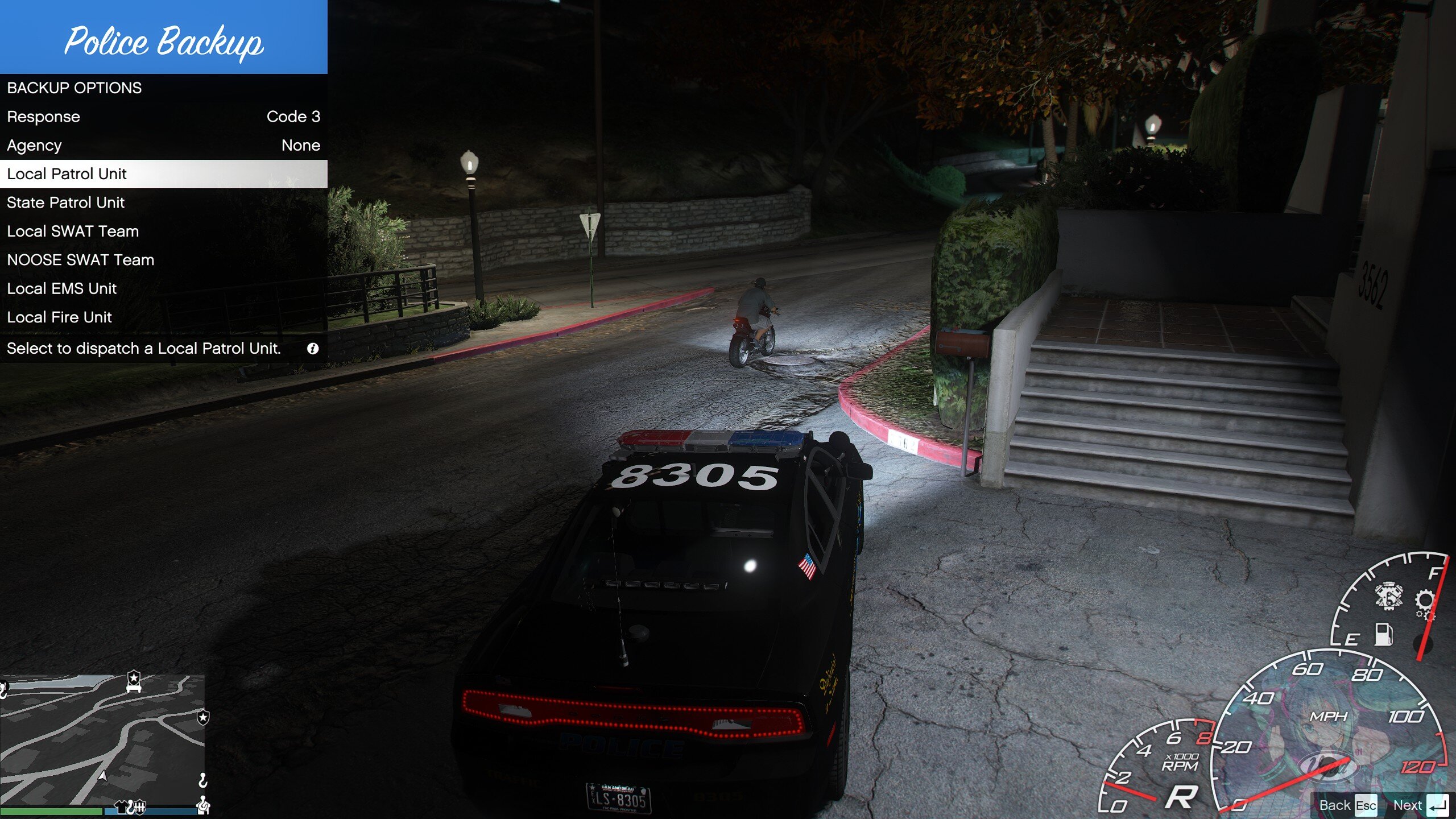The height and width of the screenshot is (819, 1456).
Task: Choose NOOSE SWAT Team backup
Action: [x=163, y=260]
